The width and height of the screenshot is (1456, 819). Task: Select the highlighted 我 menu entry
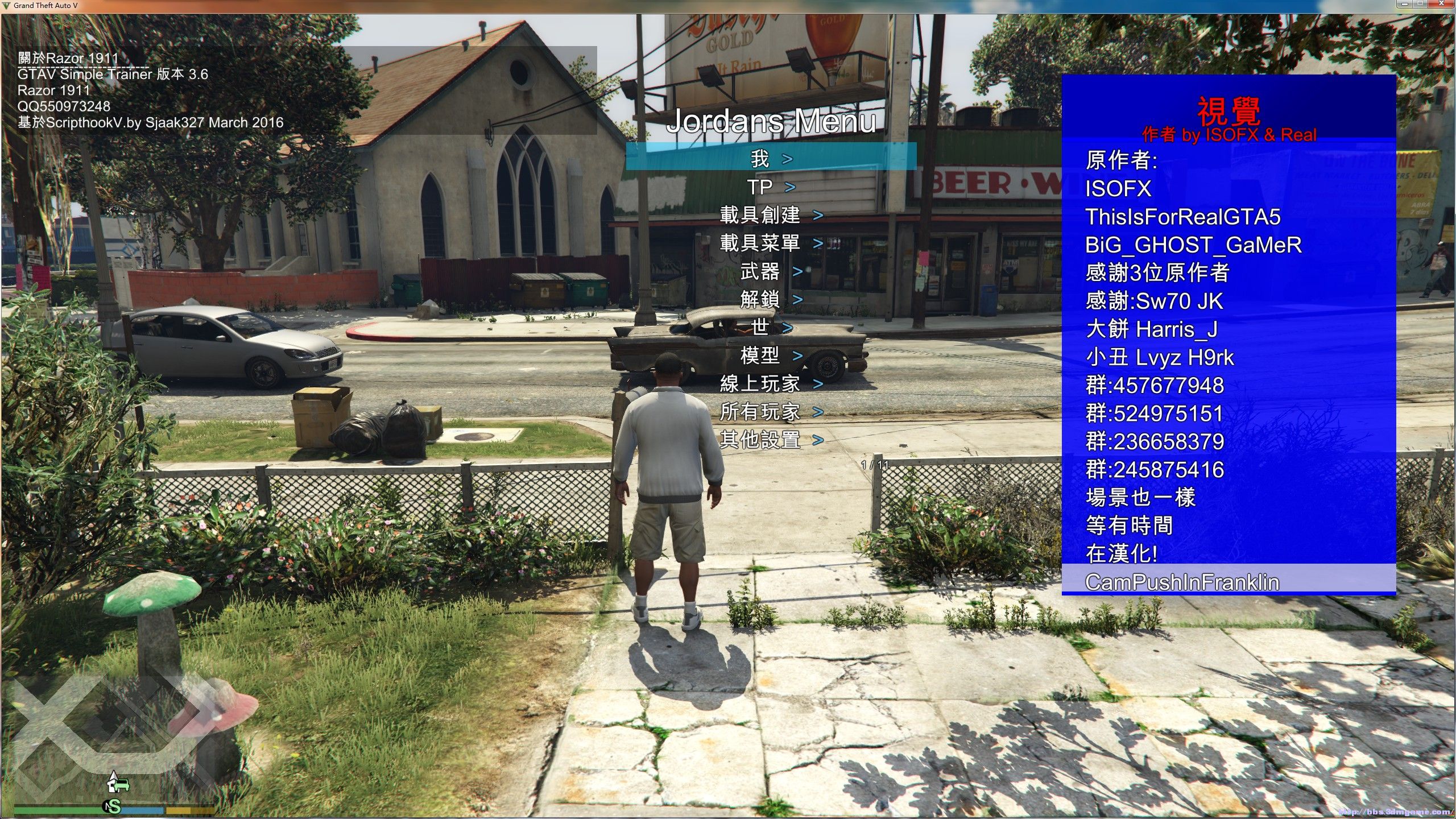tap(771, 158)
